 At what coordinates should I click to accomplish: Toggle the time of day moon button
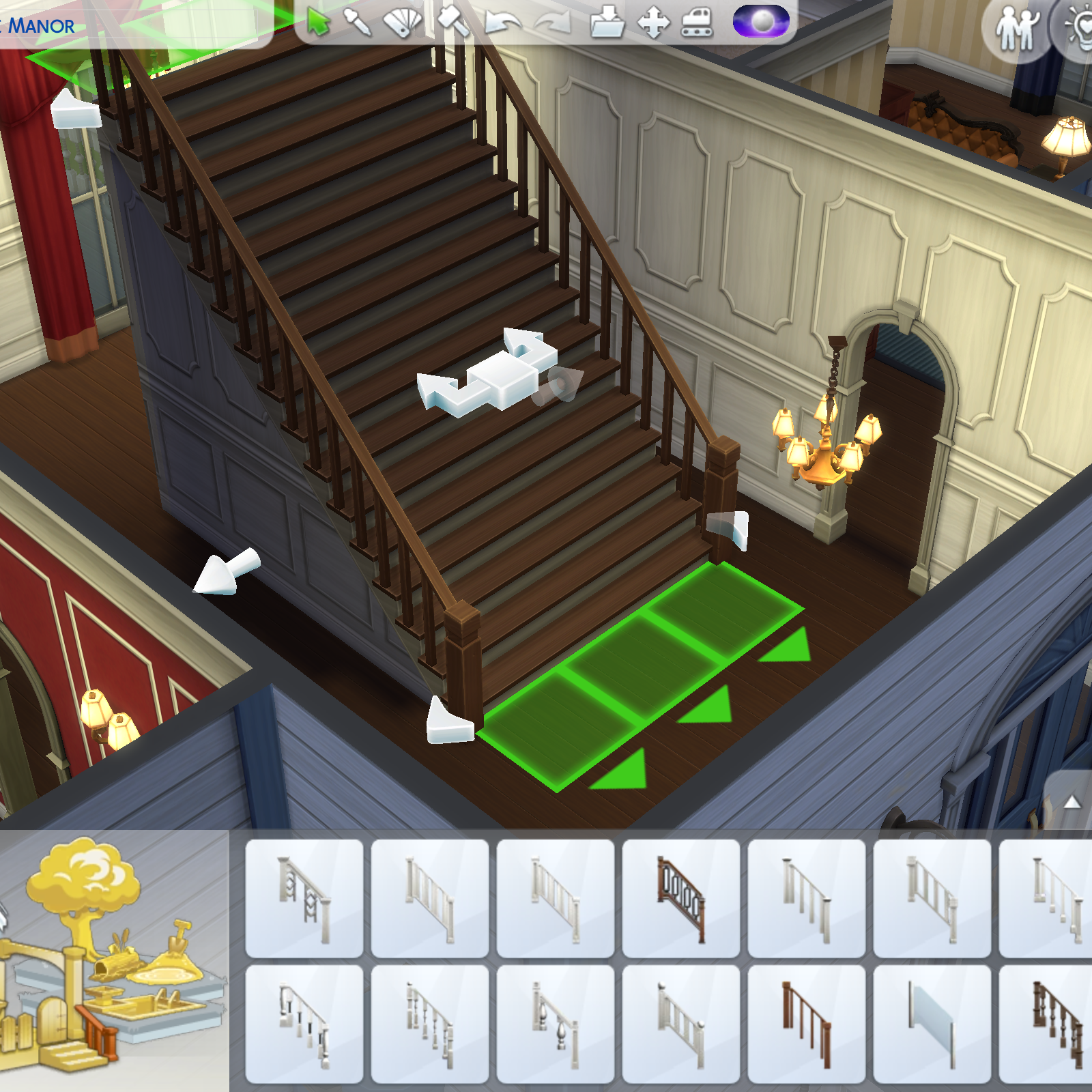coord(761,21)
